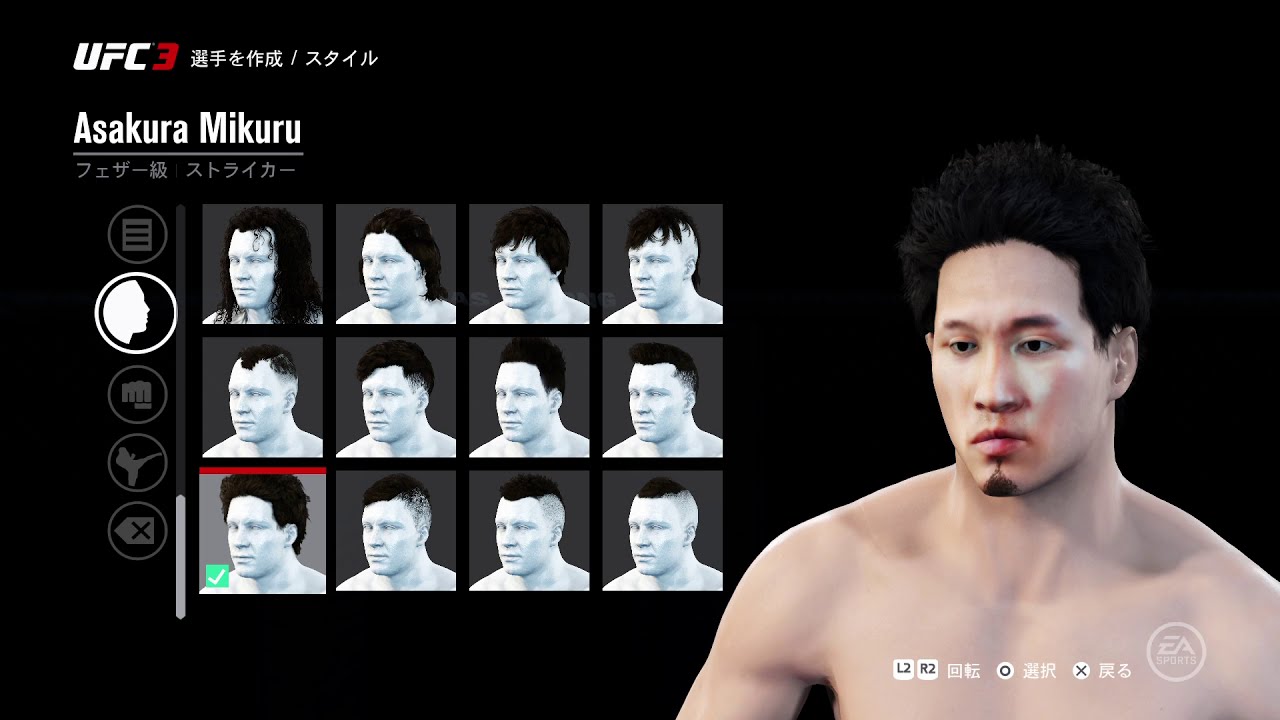Open the fighter info sidebar panel
This screenshot has height=720, width=1280.
[x=137, y=234]
